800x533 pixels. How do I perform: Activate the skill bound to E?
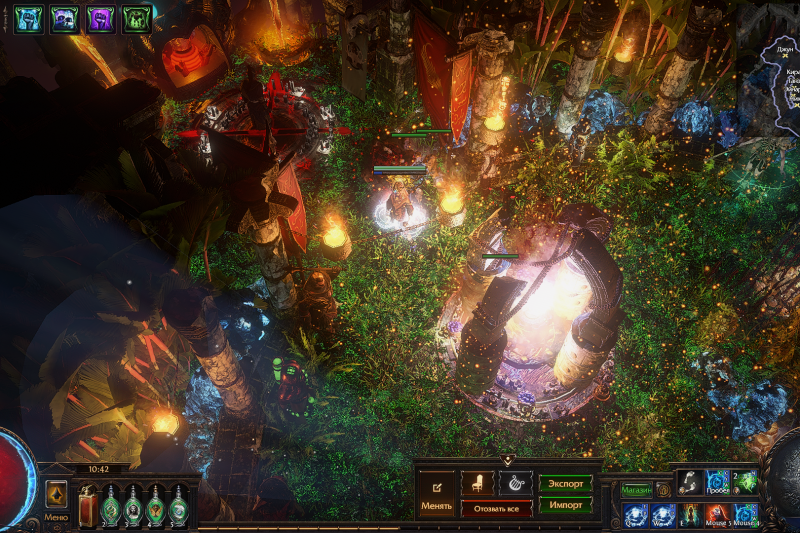click(x=690, y=515)
